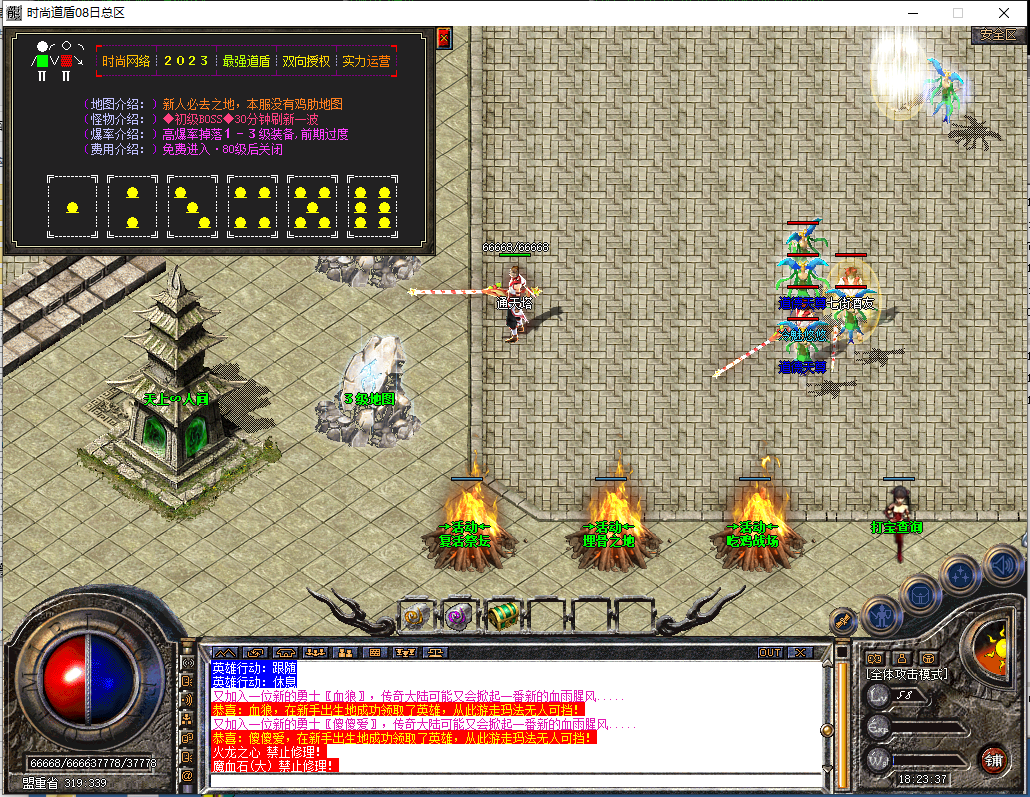1030x797 pixels.
Task: Pick the six-dot dice tile
Action: (x=372, y=206)
